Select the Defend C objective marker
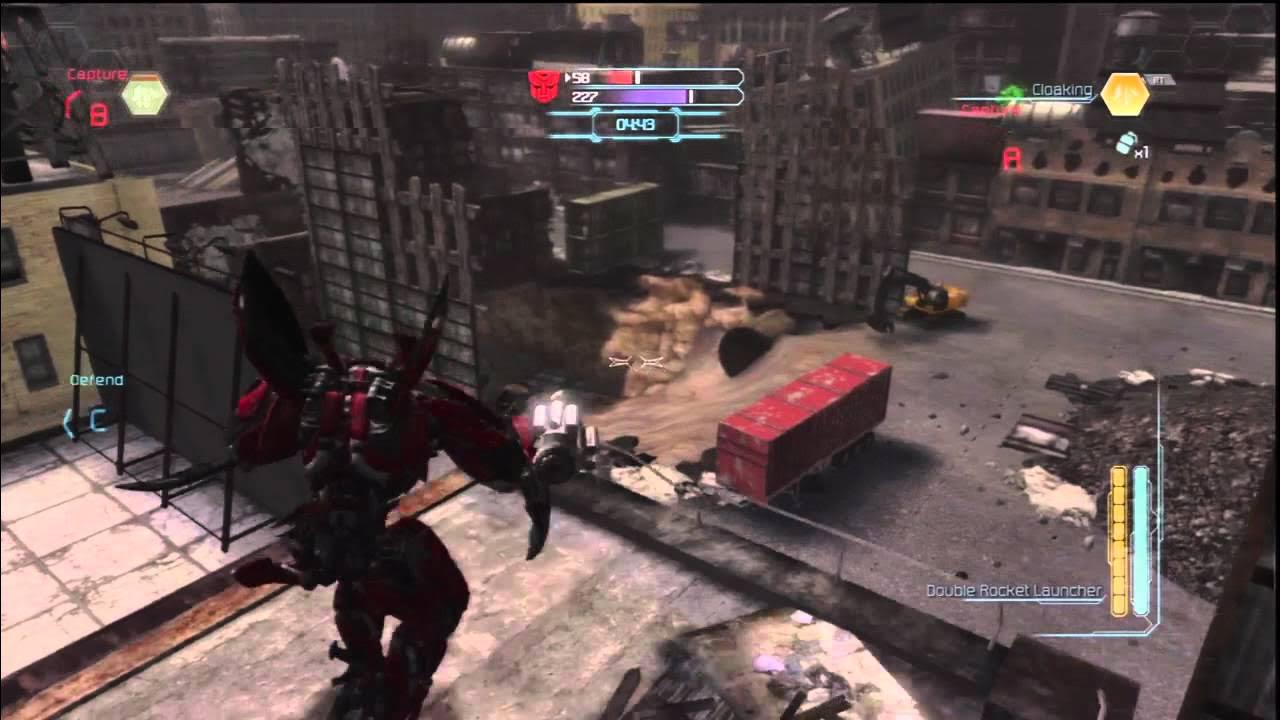 tap(97, 420)
